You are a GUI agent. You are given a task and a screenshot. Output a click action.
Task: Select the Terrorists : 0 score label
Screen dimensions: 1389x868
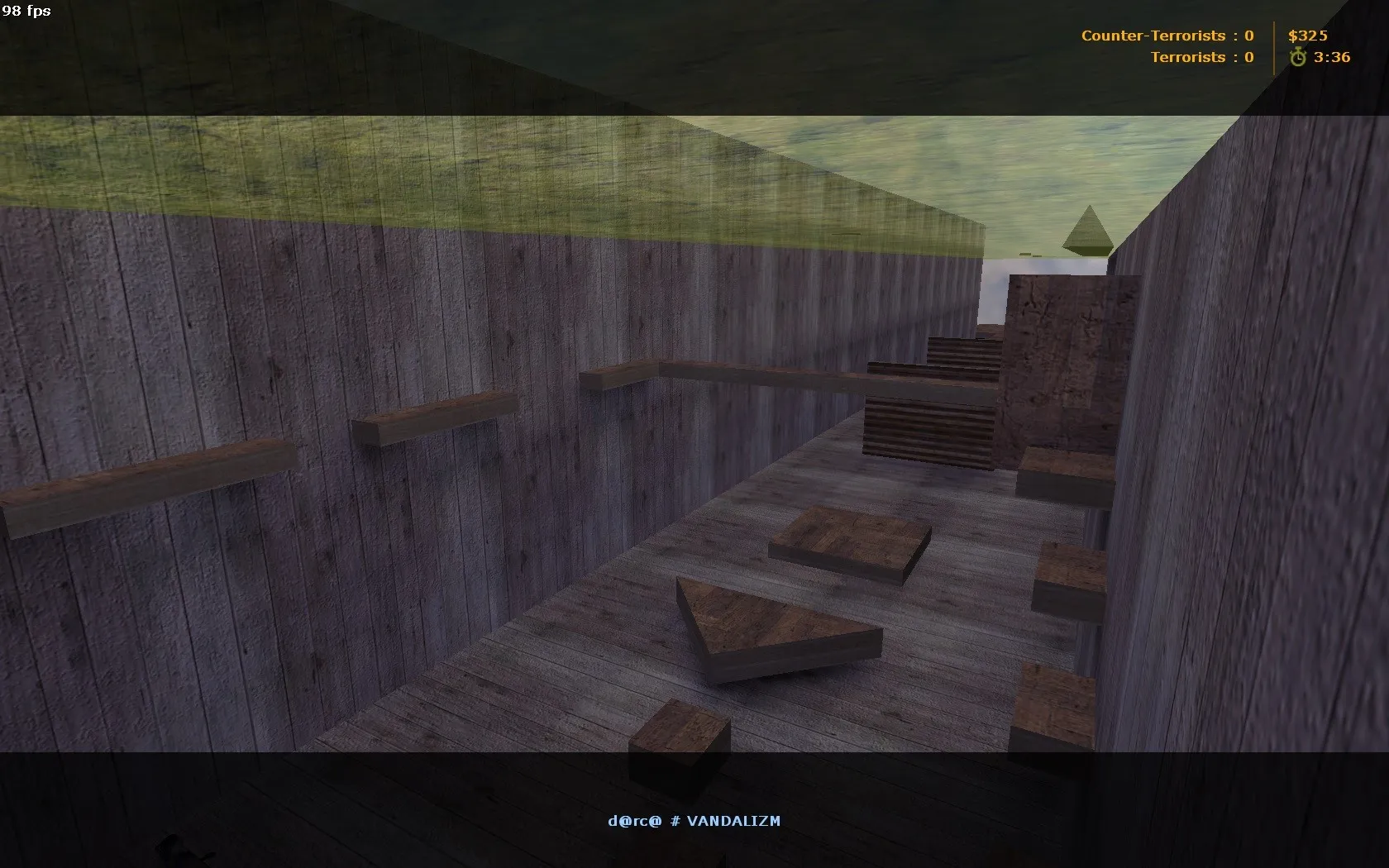point(1201,57)
